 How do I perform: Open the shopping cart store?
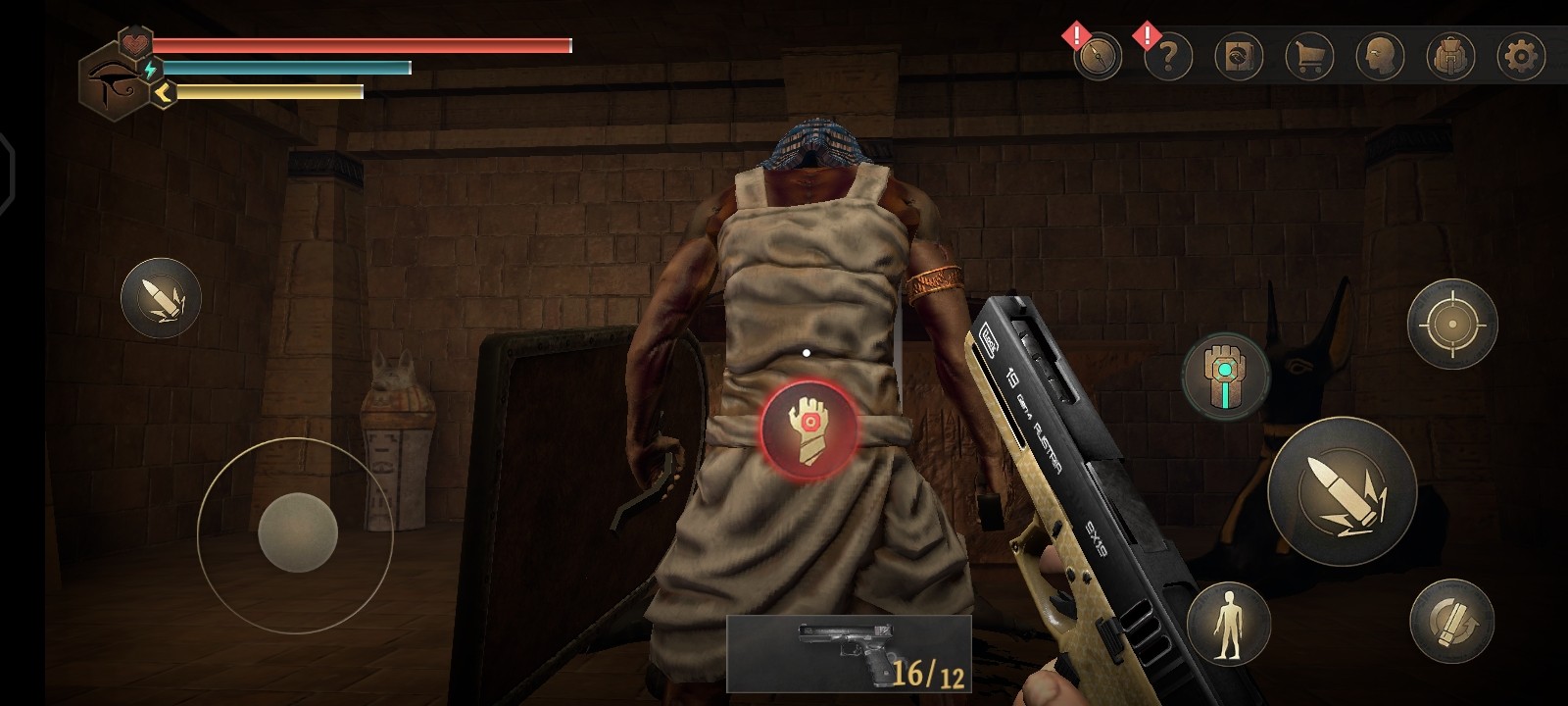[x=1309, y=57]
